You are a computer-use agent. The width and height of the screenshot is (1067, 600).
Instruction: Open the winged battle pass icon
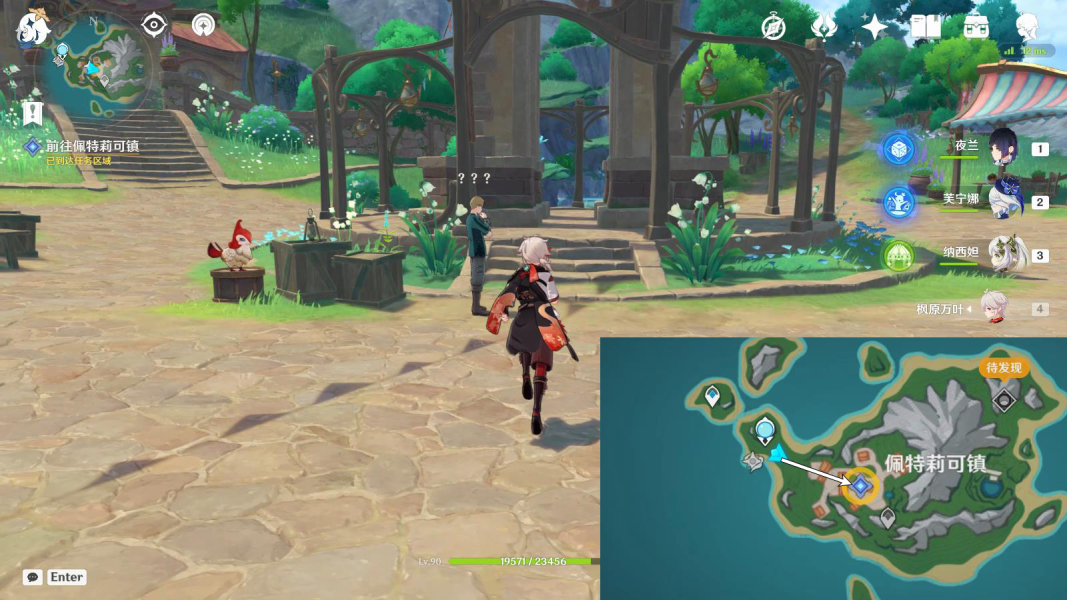pyautogui.click(x=824, y=27)
